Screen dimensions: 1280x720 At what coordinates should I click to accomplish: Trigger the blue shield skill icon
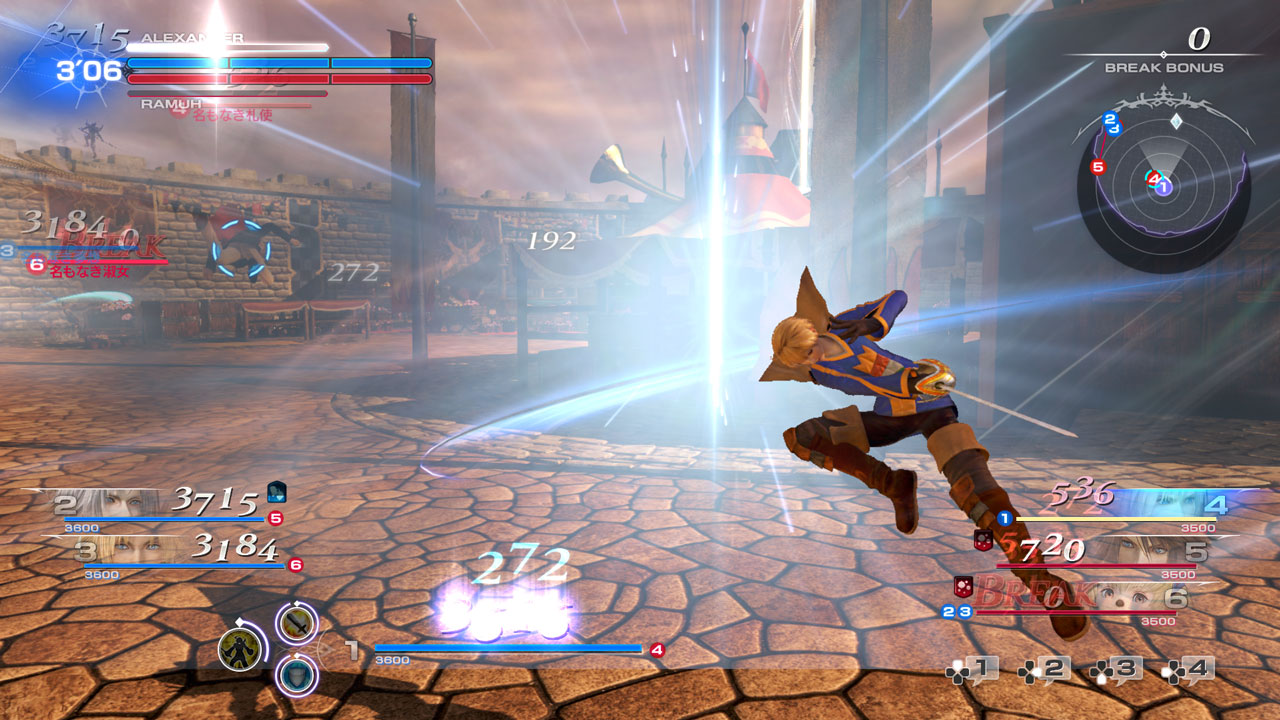click(x=296, y=673)
